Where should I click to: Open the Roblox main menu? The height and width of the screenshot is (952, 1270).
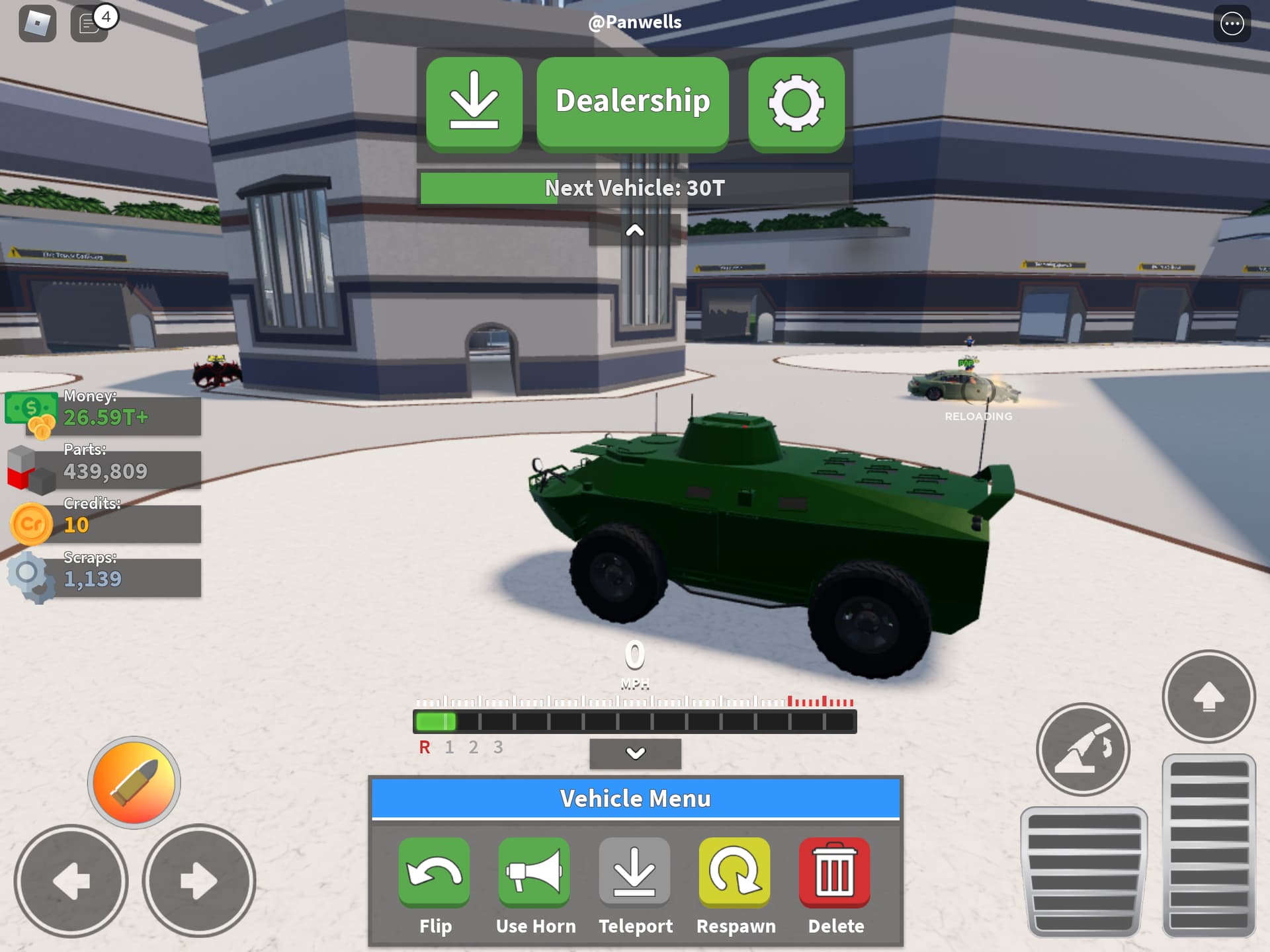[x=38, y=24]
